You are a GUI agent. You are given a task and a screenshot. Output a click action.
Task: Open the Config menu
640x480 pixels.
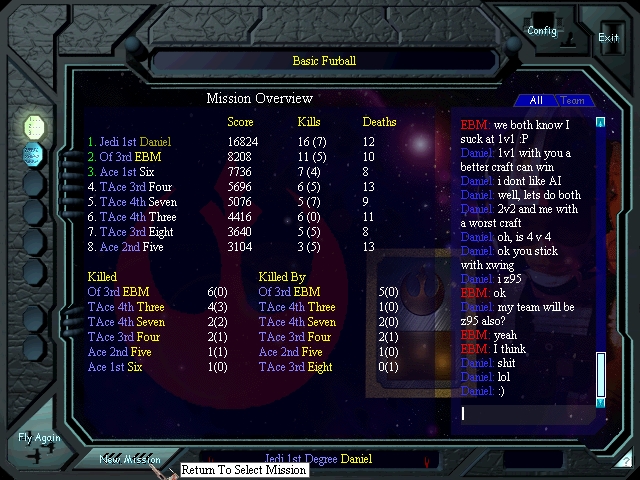[542, 30]
